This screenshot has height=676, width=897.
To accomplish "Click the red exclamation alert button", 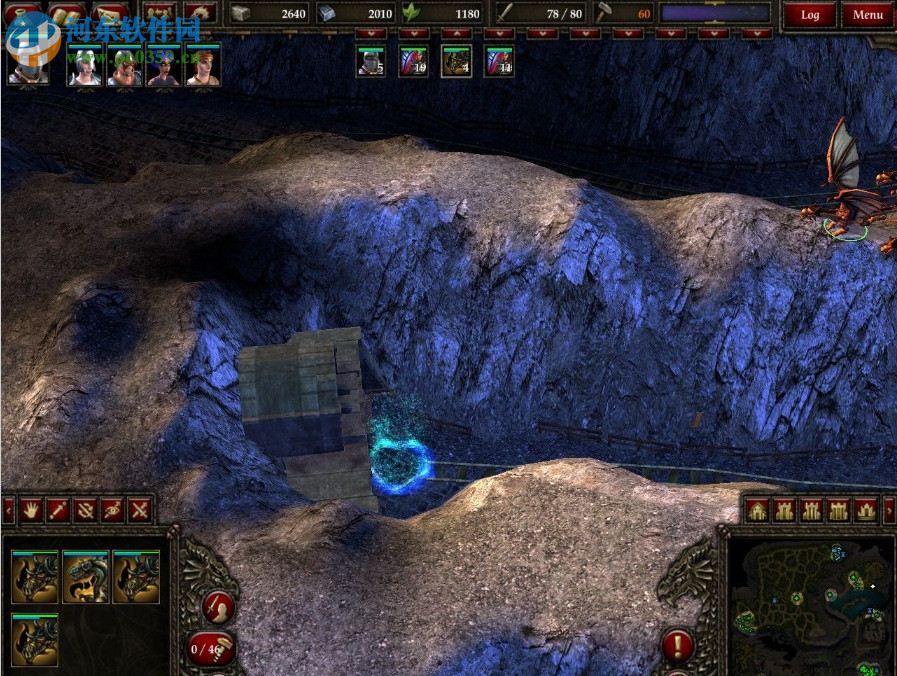I will 678,644.
